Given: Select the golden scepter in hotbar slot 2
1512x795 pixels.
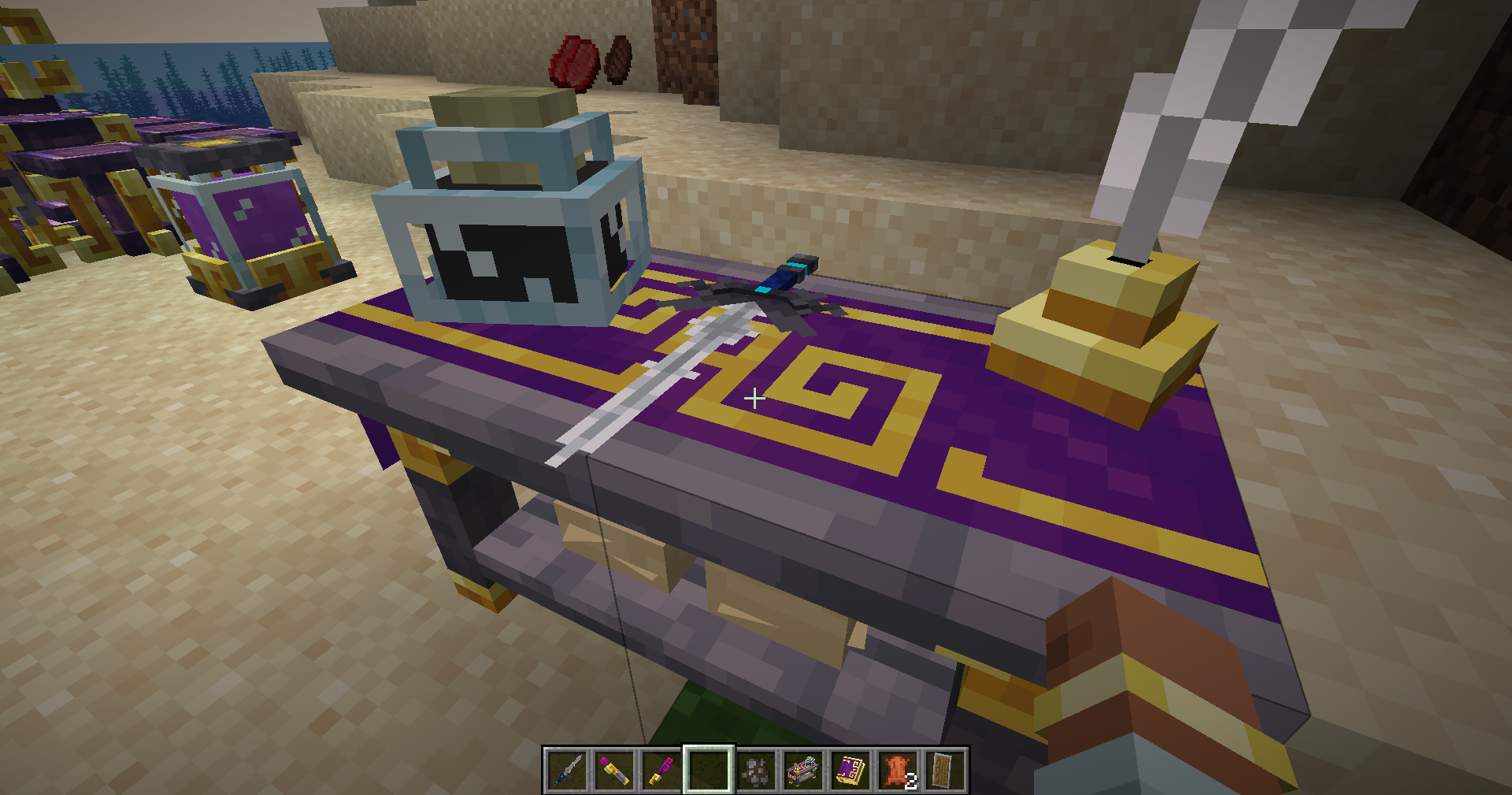Looking at the screenshot, I should point(614,770).
